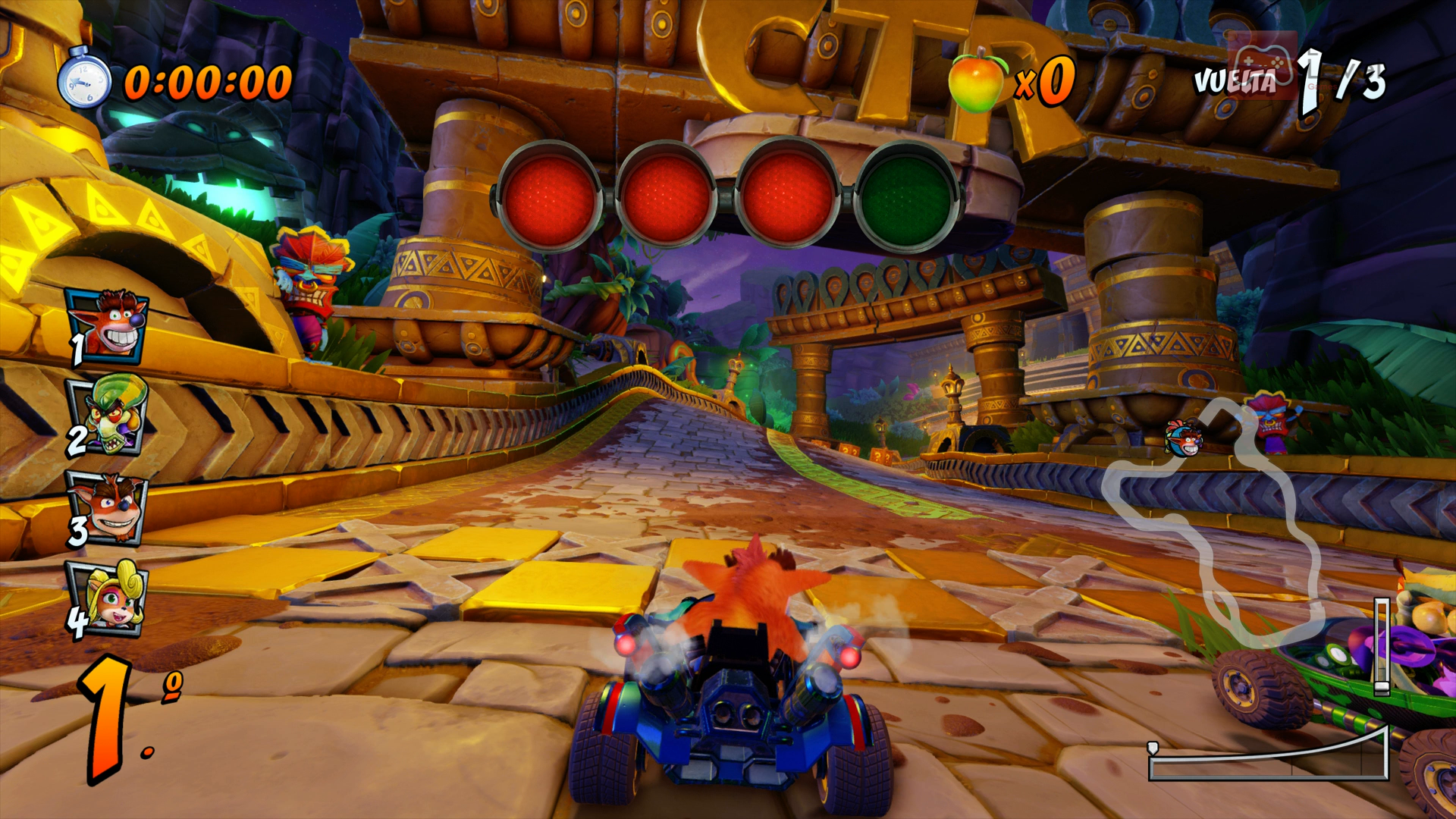The image size is (1456, 819).
Task: Click the Wumpa fruit icon
Action: [977, 80]
